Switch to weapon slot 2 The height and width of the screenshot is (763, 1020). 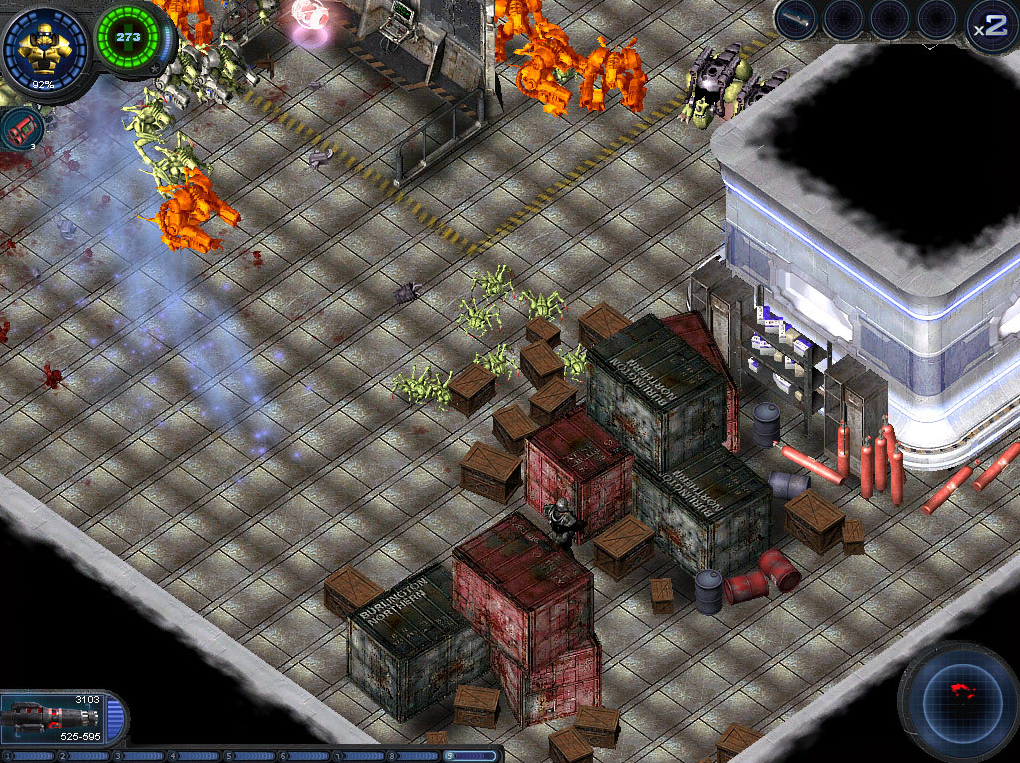point(85,756)
